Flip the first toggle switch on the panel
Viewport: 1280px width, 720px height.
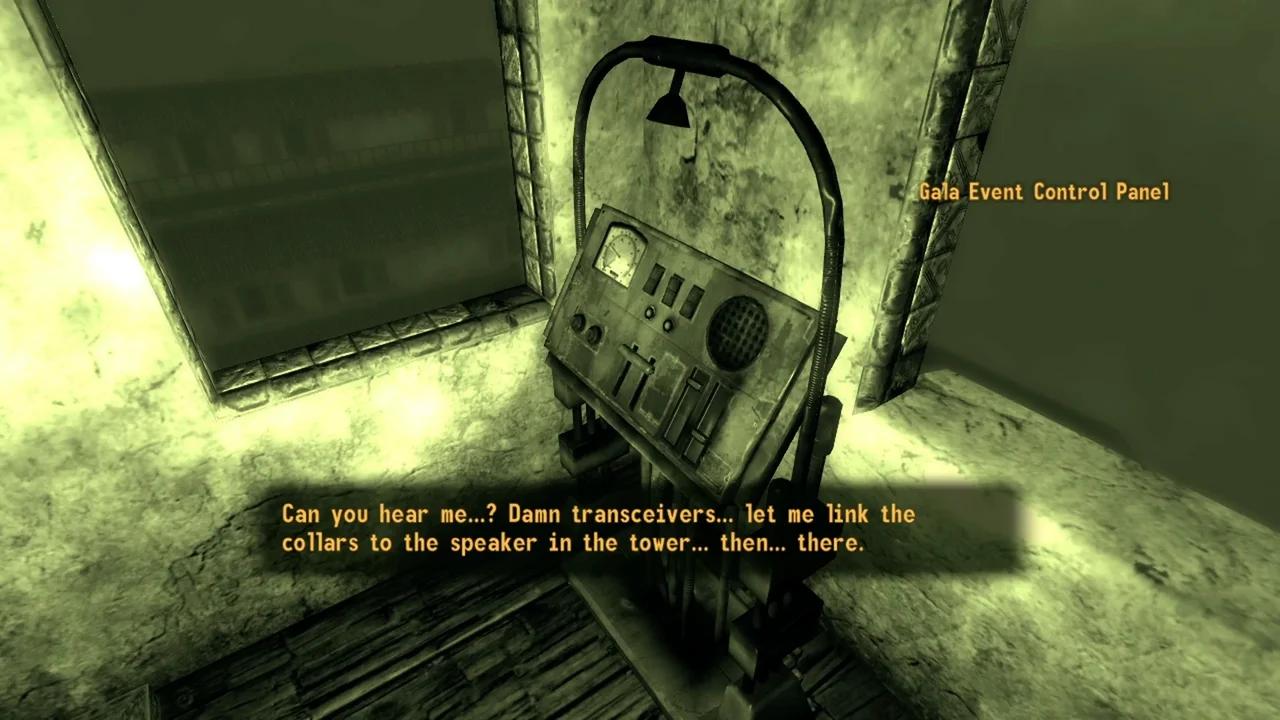pyautogui.click(x=652, y=281)
